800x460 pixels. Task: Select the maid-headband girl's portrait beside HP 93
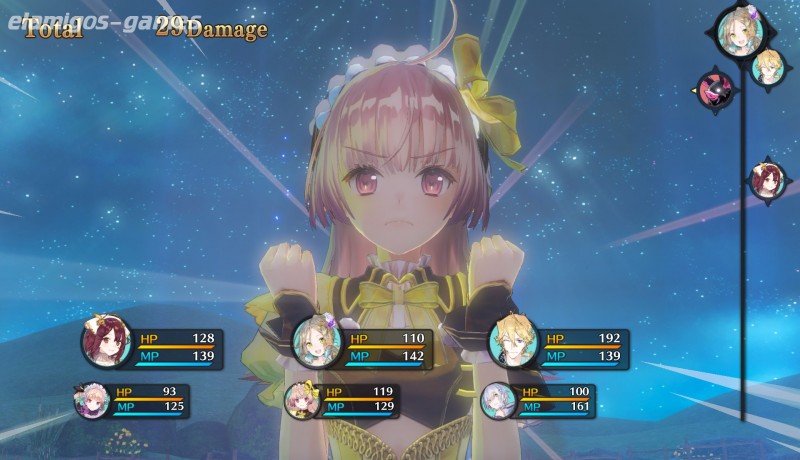tap(90, 399)
